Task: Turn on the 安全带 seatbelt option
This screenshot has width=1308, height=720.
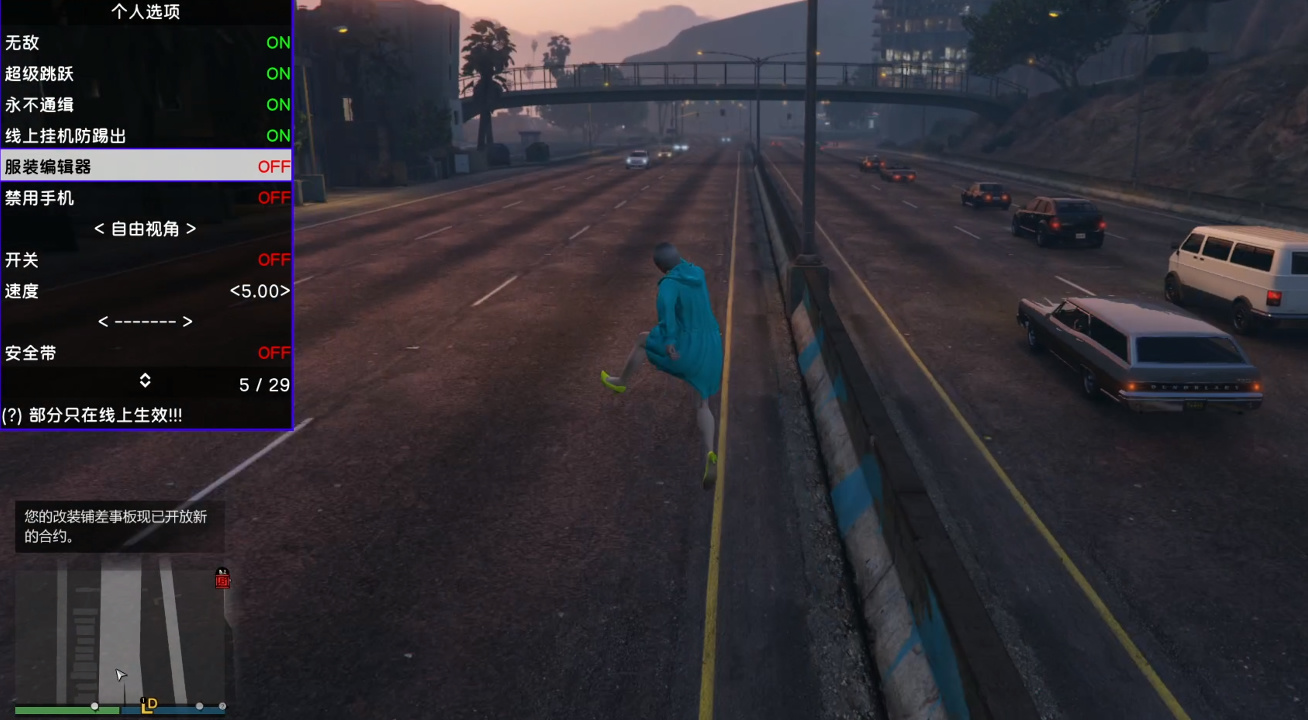Action: pos(146,352)
